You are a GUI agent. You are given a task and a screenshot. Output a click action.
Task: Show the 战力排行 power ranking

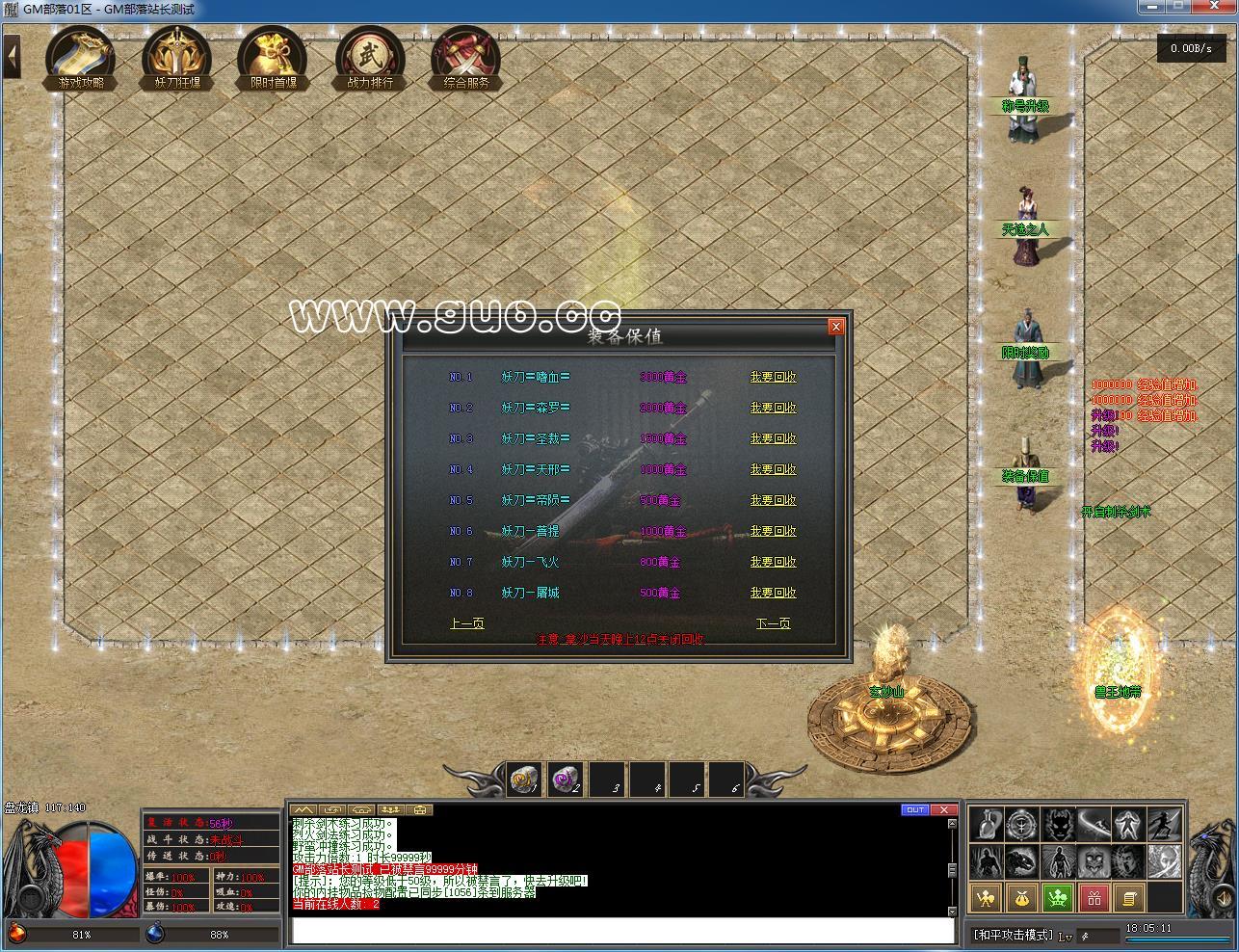tap(370, 58)
